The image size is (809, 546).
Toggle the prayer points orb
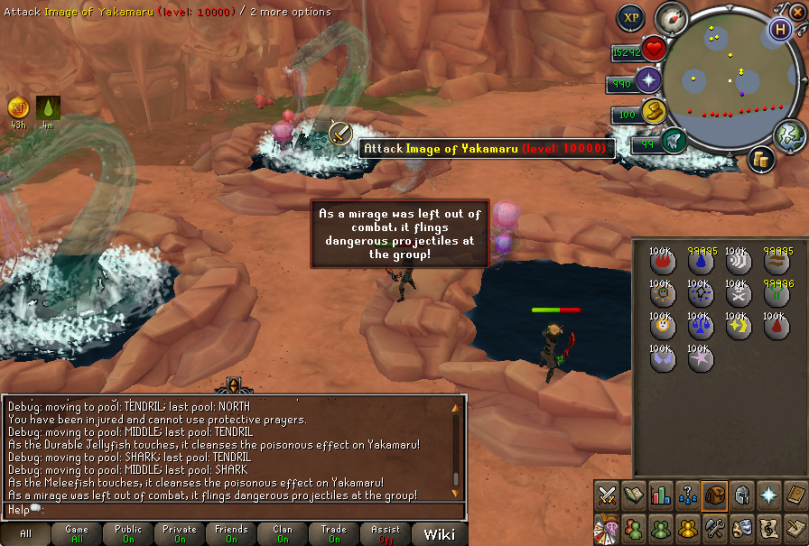pos(651,81)
